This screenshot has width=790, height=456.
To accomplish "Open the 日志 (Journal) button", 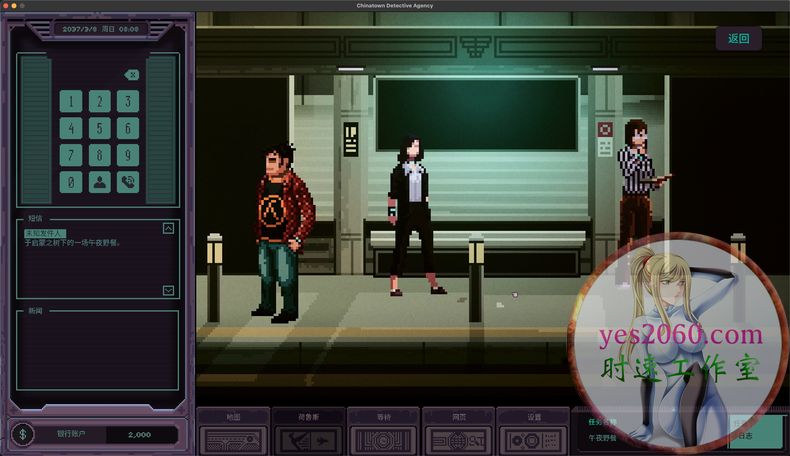I will [x=743, y=435].
